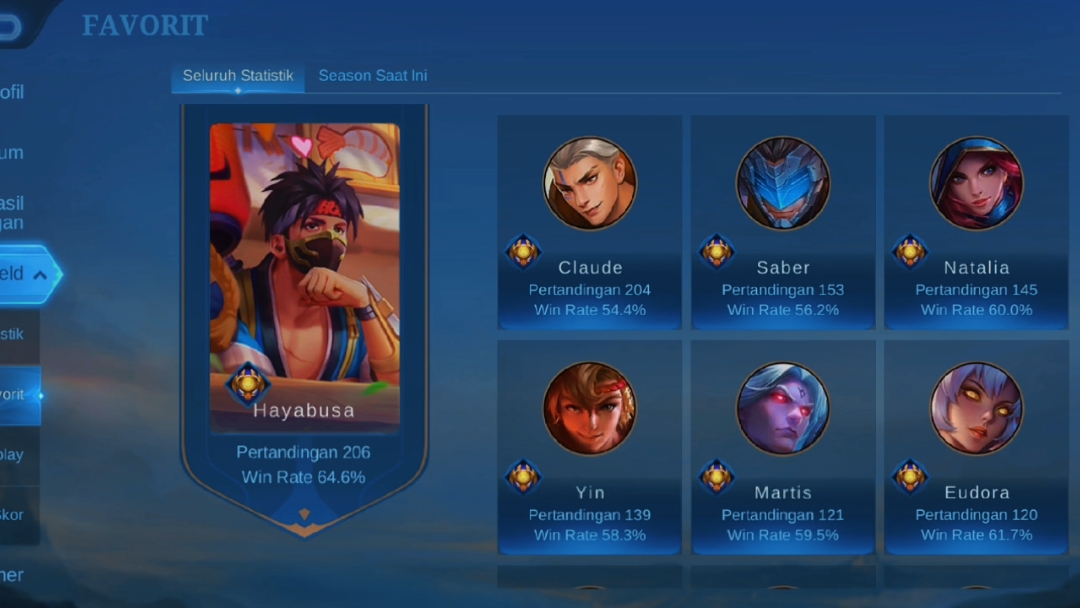View the Martis hero card
Viewport: 1080px width, 608px height.
[x=783, y=447]
